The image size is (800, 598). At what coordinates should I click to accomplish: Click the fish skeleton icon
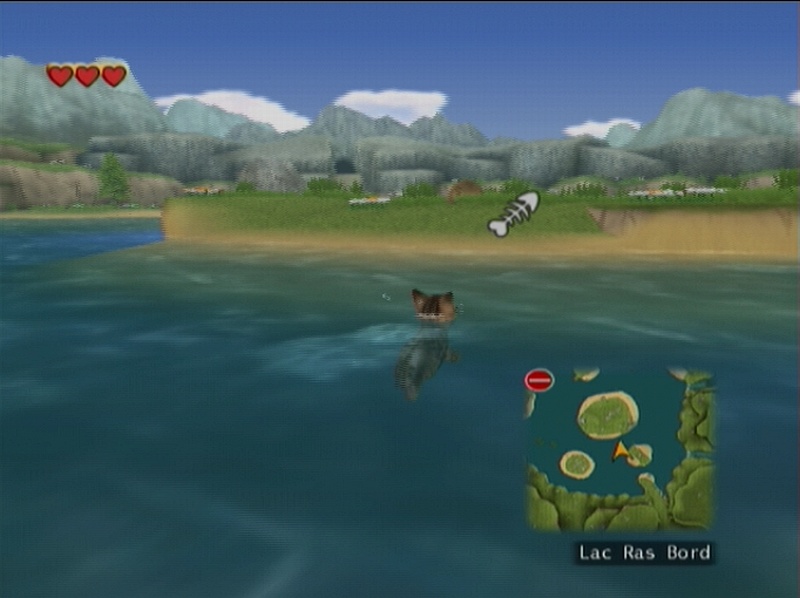pos(514,214)
